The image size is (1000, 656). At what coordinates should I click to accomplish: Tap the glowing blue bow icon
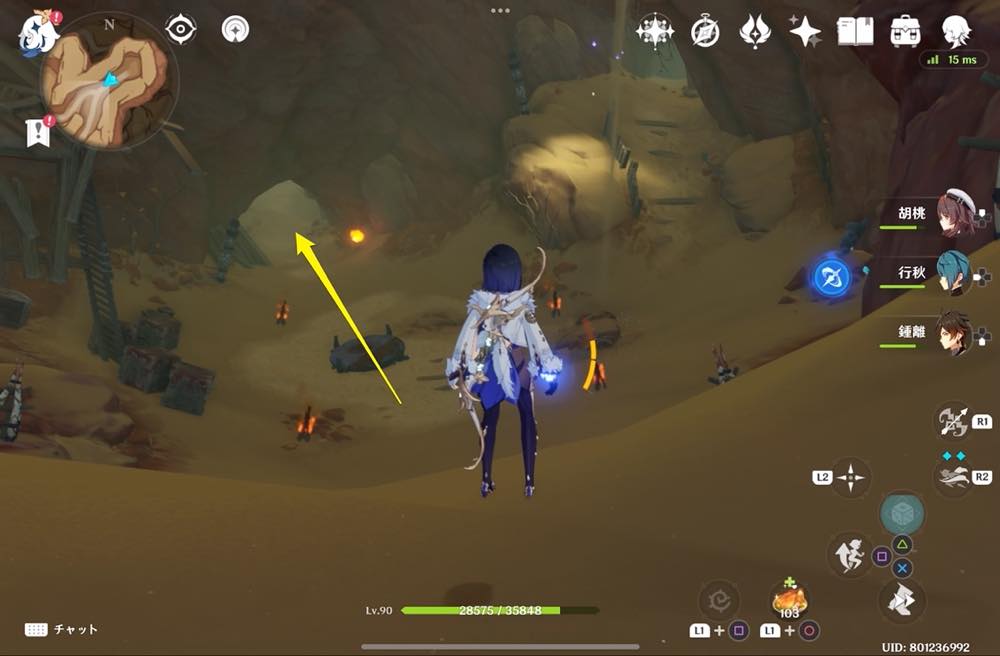pyautogui.click(x=830, y=277)
